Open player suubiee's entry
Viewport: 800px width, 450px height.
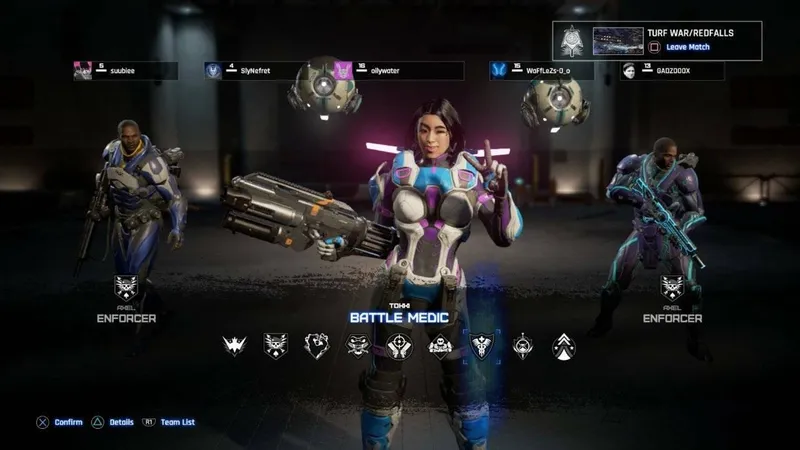click(x=125, y=71)
